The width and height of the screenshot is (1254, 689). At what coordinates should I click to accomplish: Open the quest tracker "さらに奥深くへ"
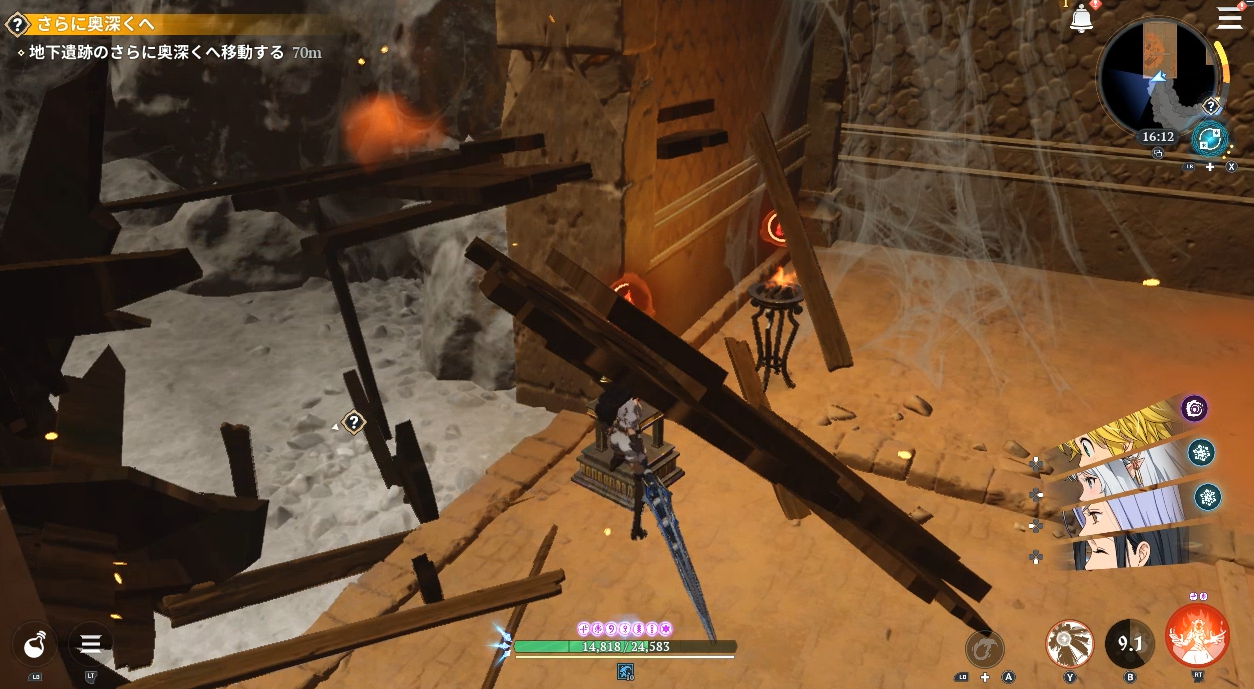pos(120,25)
